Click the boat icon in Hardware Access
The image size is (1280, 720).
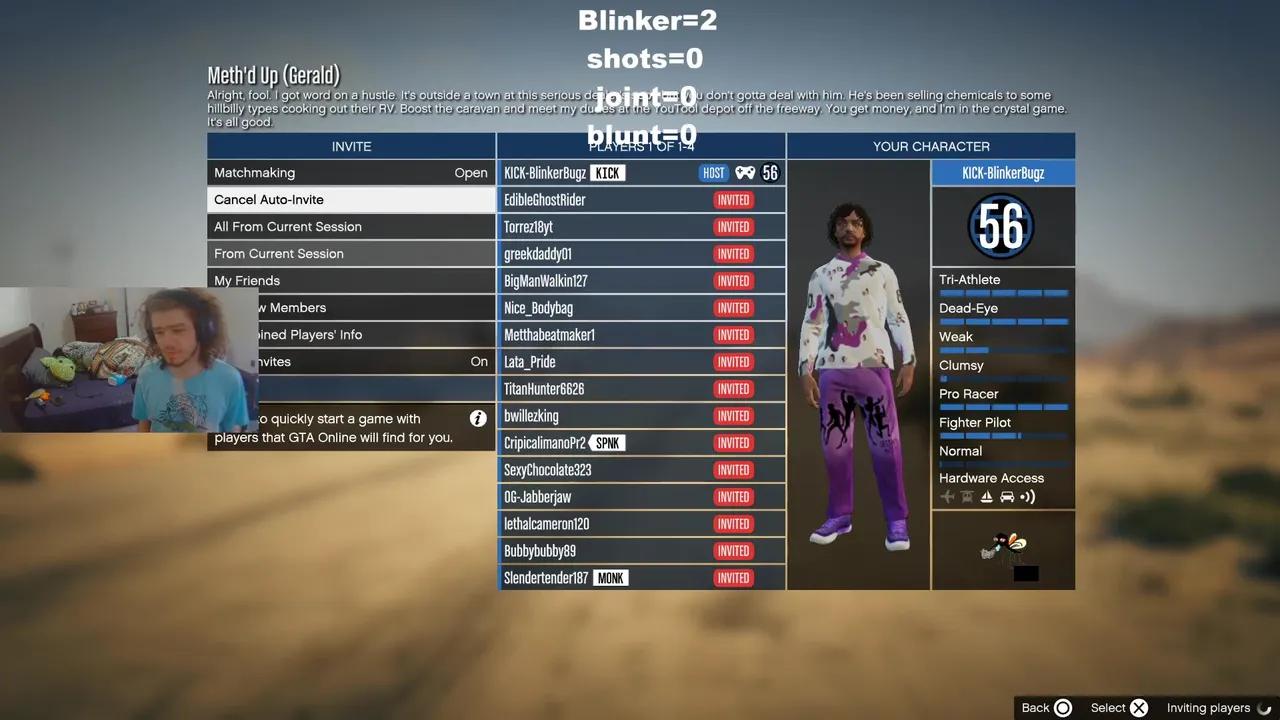(x=986, y=497)
